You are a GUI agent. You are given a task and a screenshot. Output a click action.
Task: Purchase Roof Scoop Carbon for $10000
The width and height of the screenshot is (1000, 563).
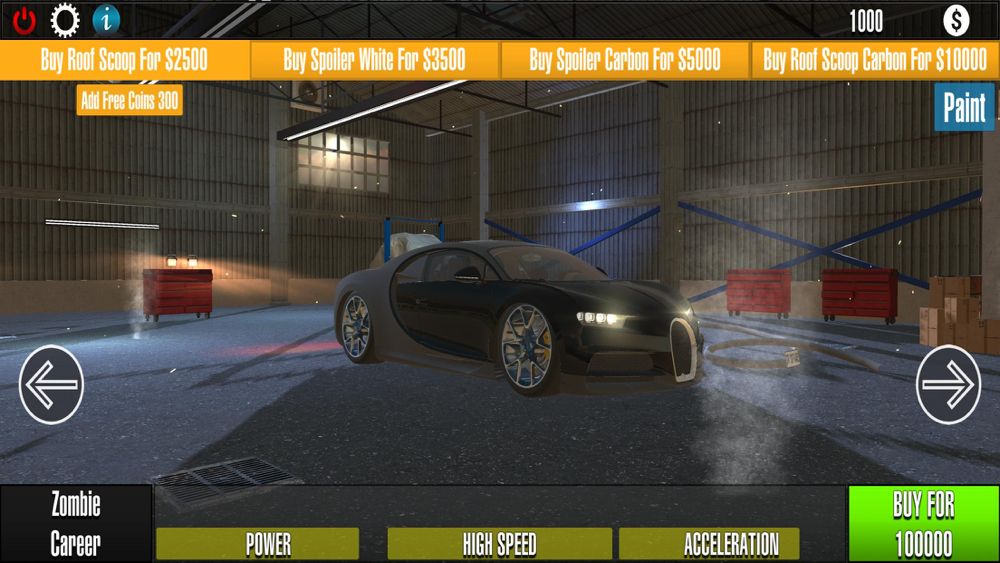(875, 60)
